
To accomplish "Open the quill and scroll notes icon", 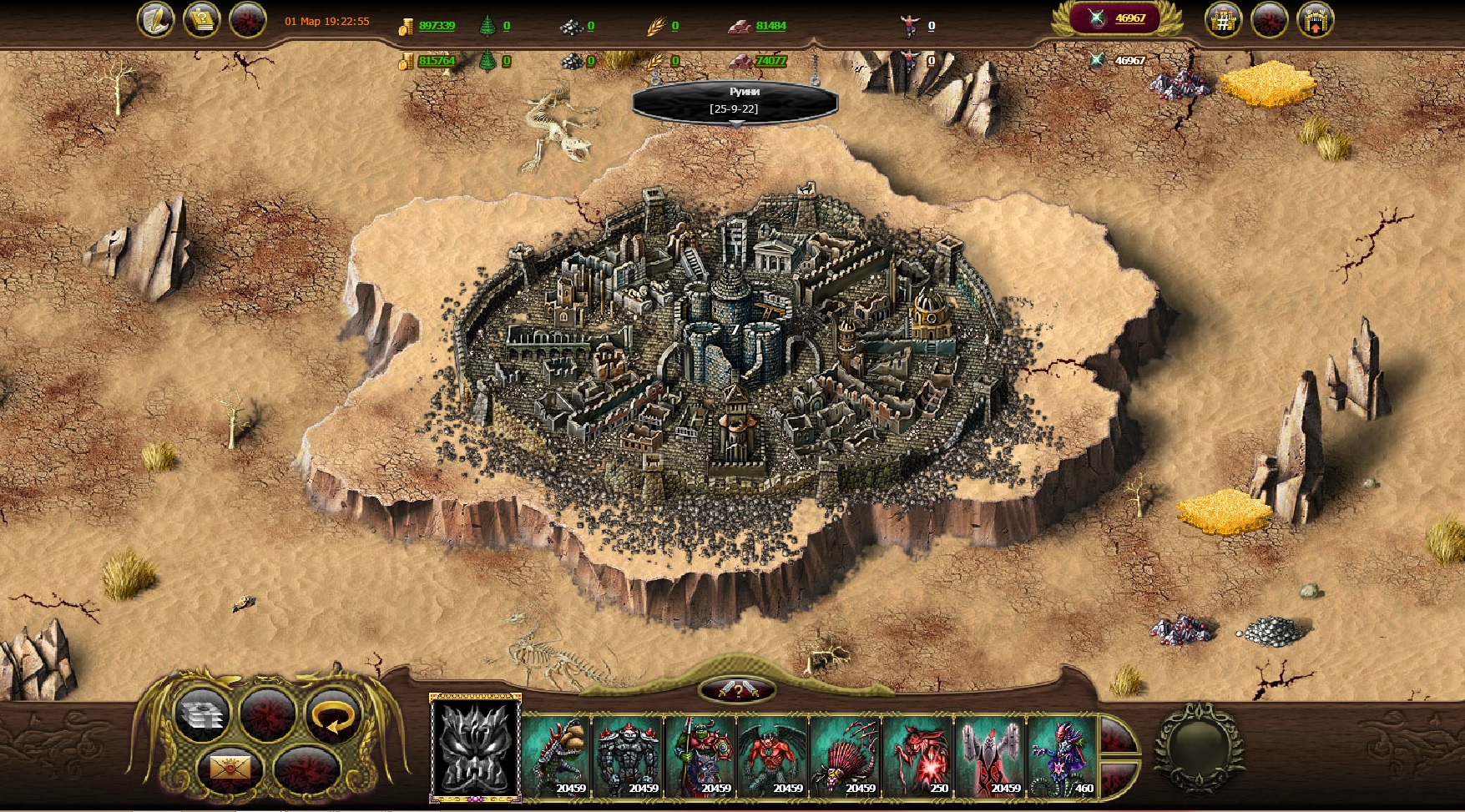I will (155, 20).
